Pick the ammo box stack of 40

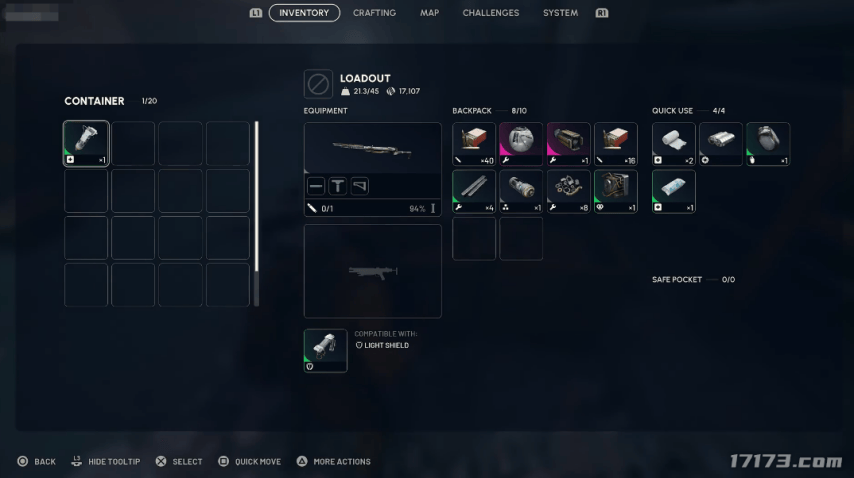point(474,144)
